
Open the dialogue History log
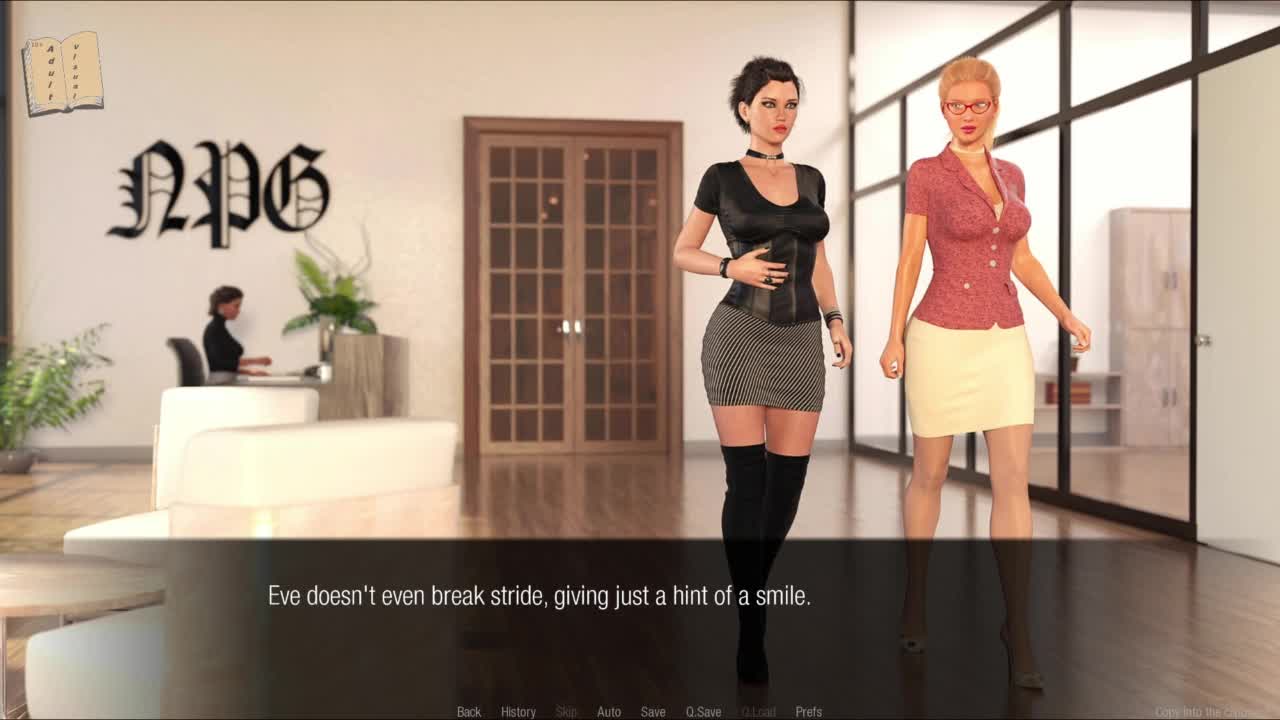pos(518,711)
